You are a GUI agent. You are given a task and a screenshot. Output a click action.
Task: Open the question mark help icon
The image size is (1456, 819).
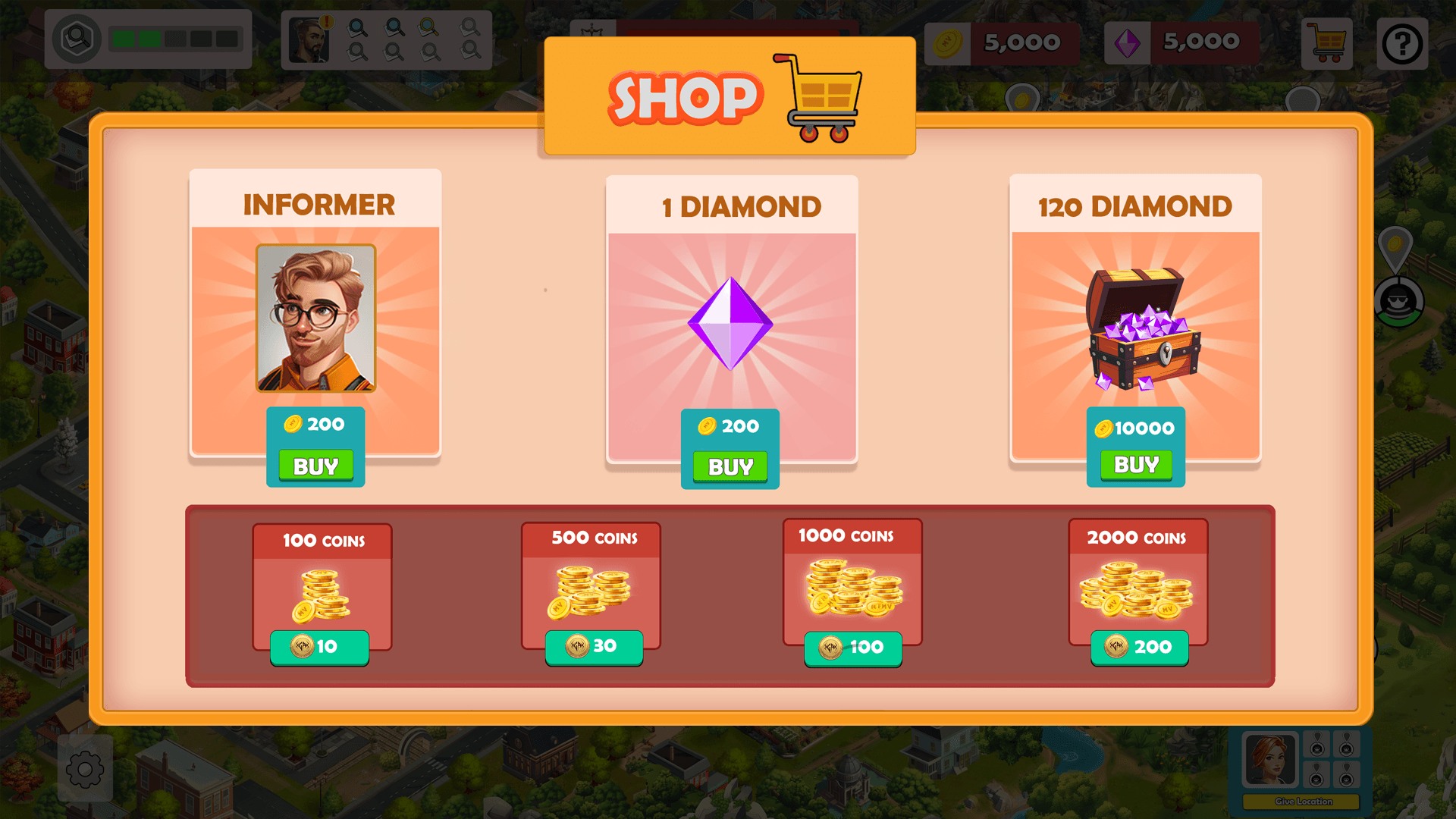coord(1404,43)
